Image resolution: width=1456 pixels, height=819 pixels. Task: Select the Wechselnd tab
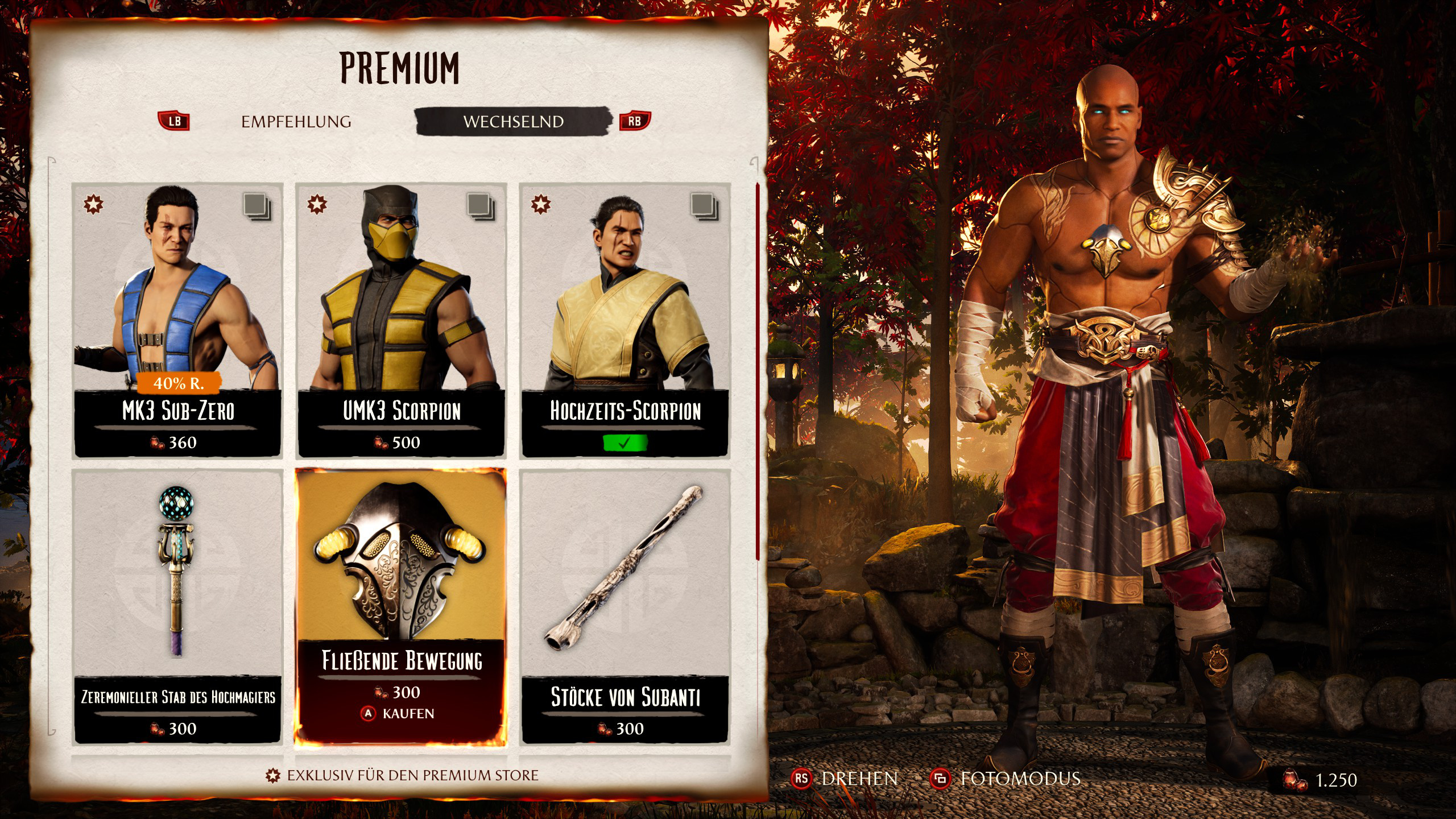coord(513,122)
